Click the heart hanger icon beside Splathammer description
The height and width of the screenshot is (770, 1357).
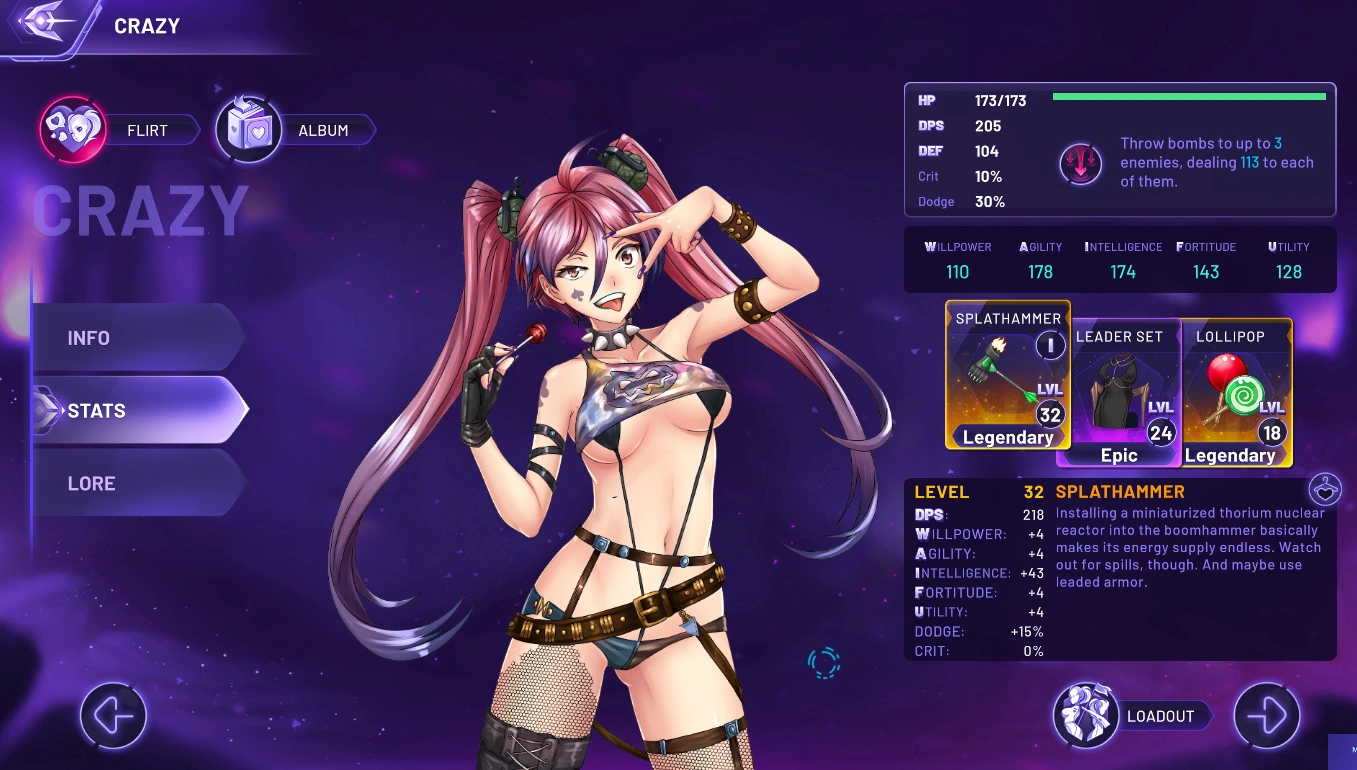coord(1324,490)
